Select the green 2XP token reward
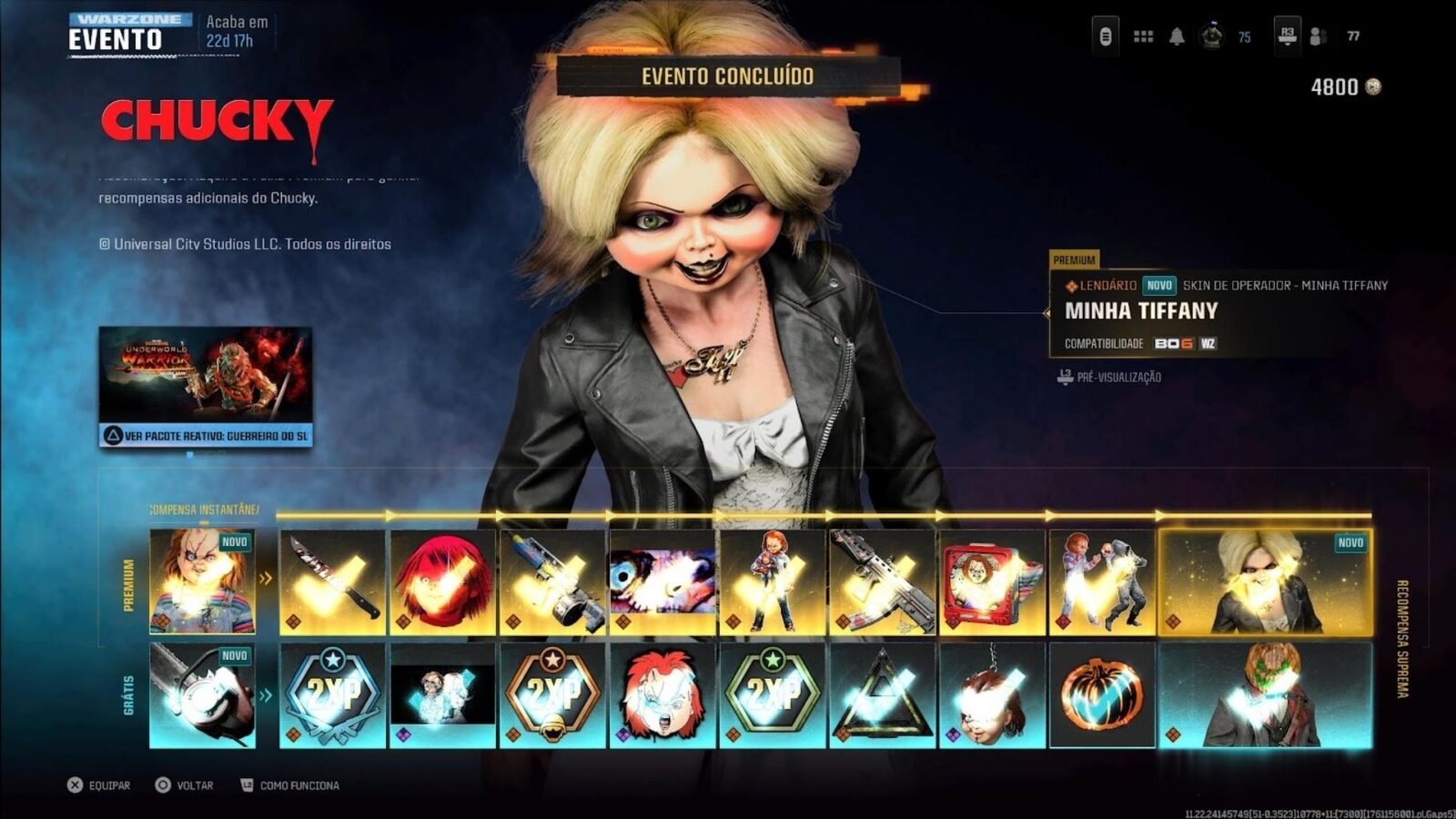Screen dimensions: 1456x819 773,695
